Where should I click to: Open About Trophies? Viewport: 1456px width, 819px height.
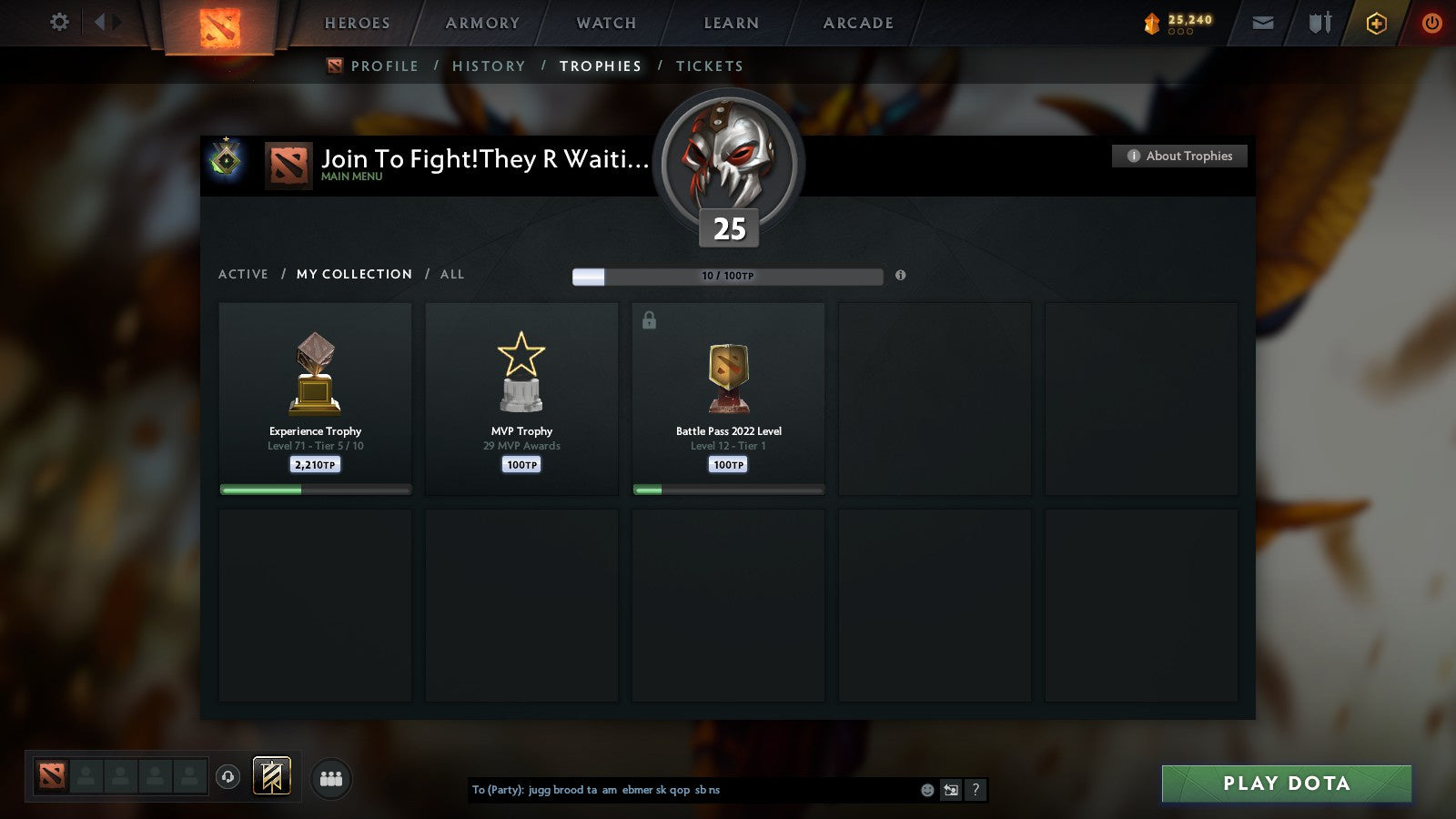(x=1178, y=156)
